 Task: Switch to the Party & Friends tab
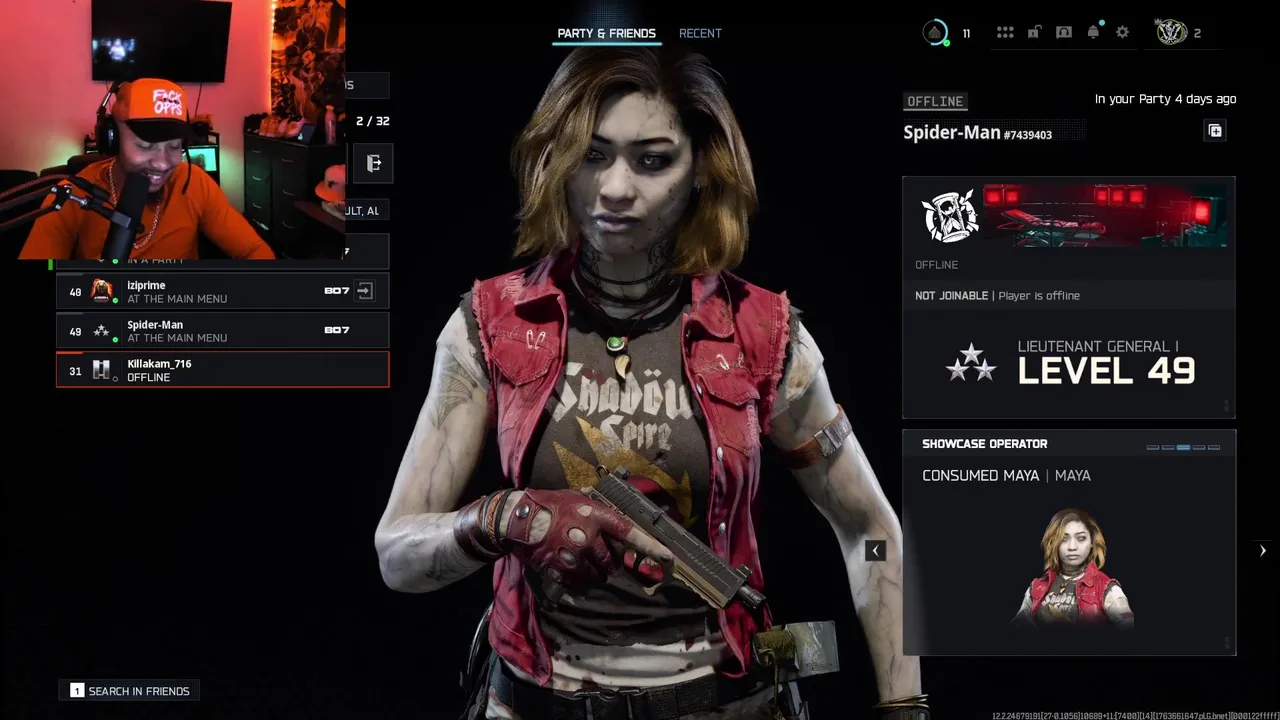(x=606, y=34)
